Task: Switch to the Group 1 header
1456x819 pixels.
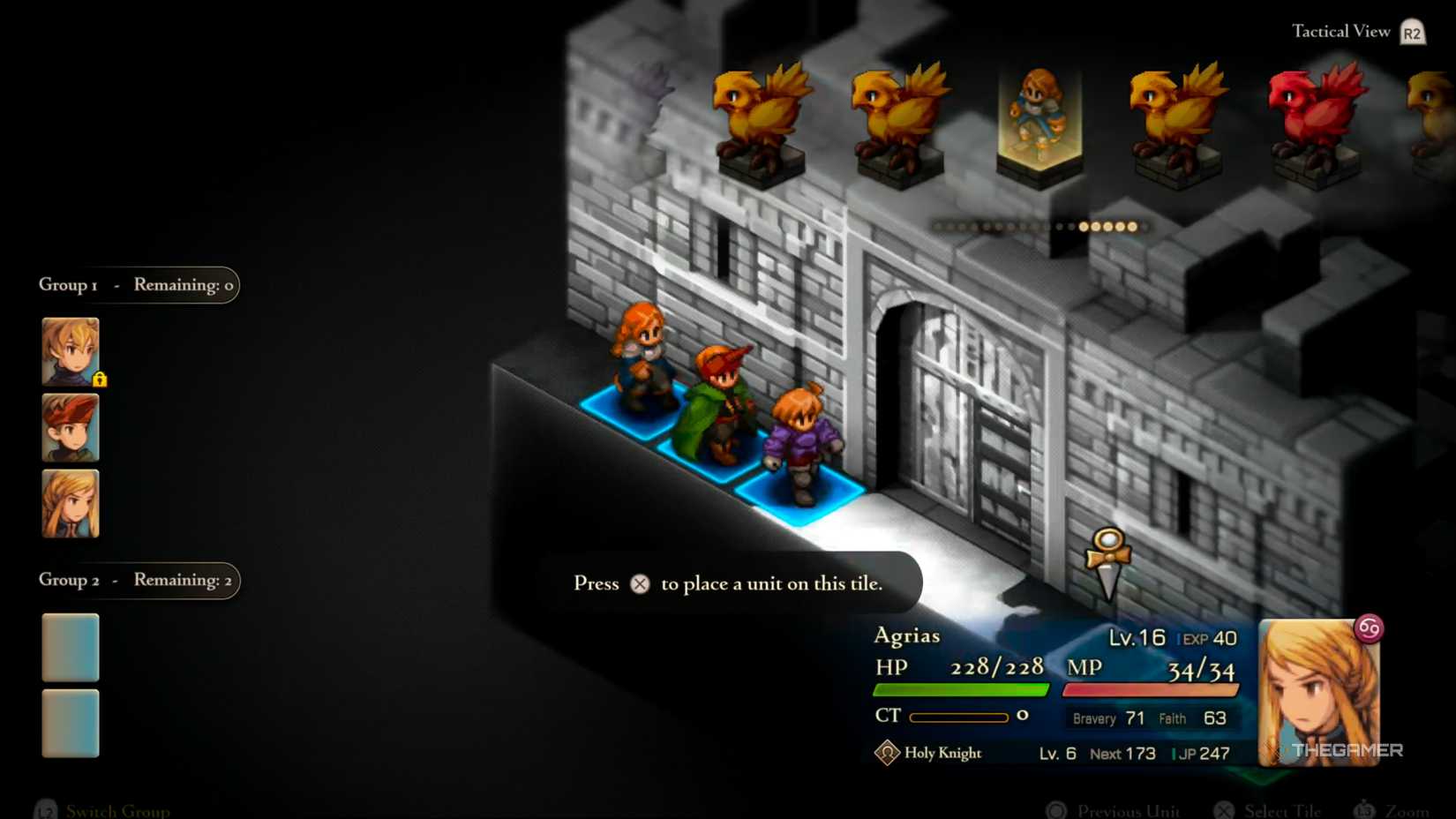Action: [137, 285]
